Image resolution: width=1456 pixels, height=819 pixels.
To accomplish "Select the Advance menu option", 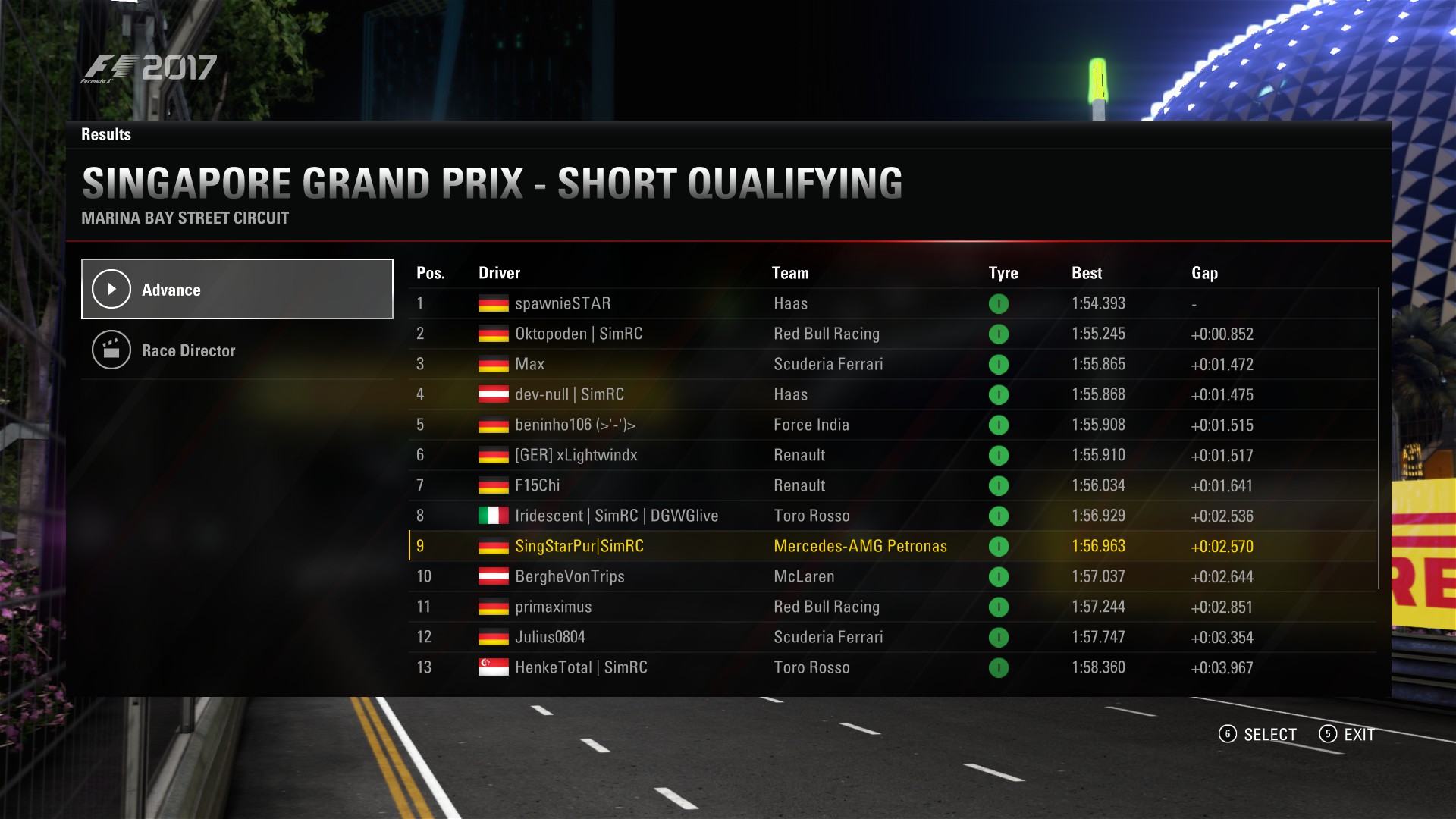I will 237,289.
